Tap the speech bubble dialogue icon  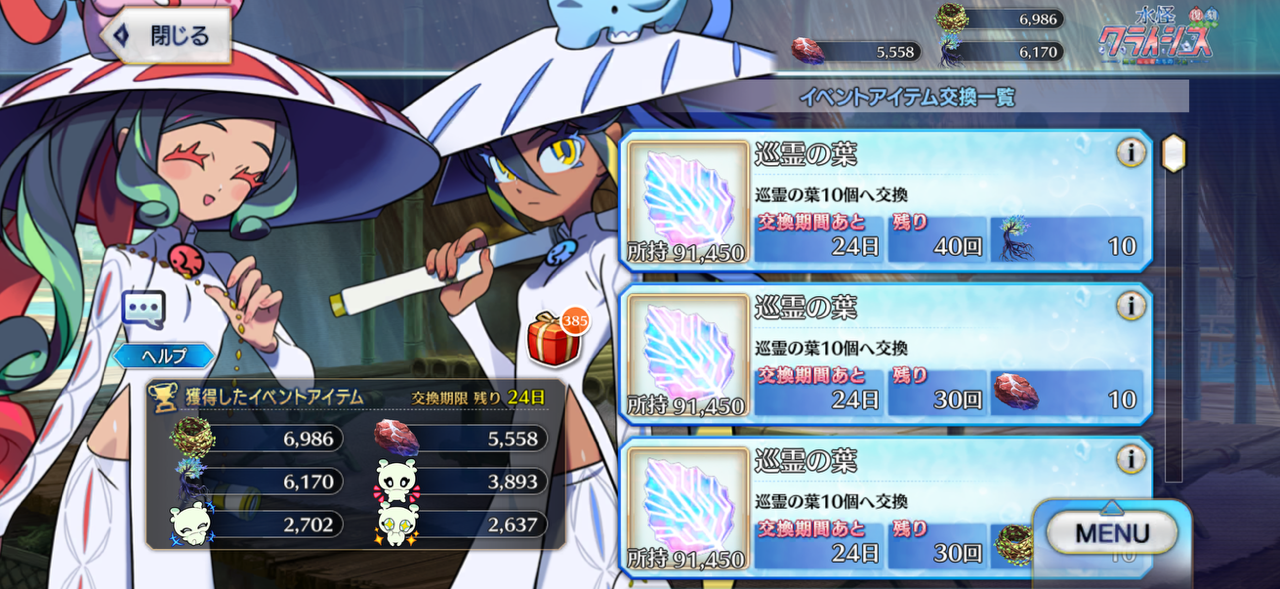[x=143, y=309]
